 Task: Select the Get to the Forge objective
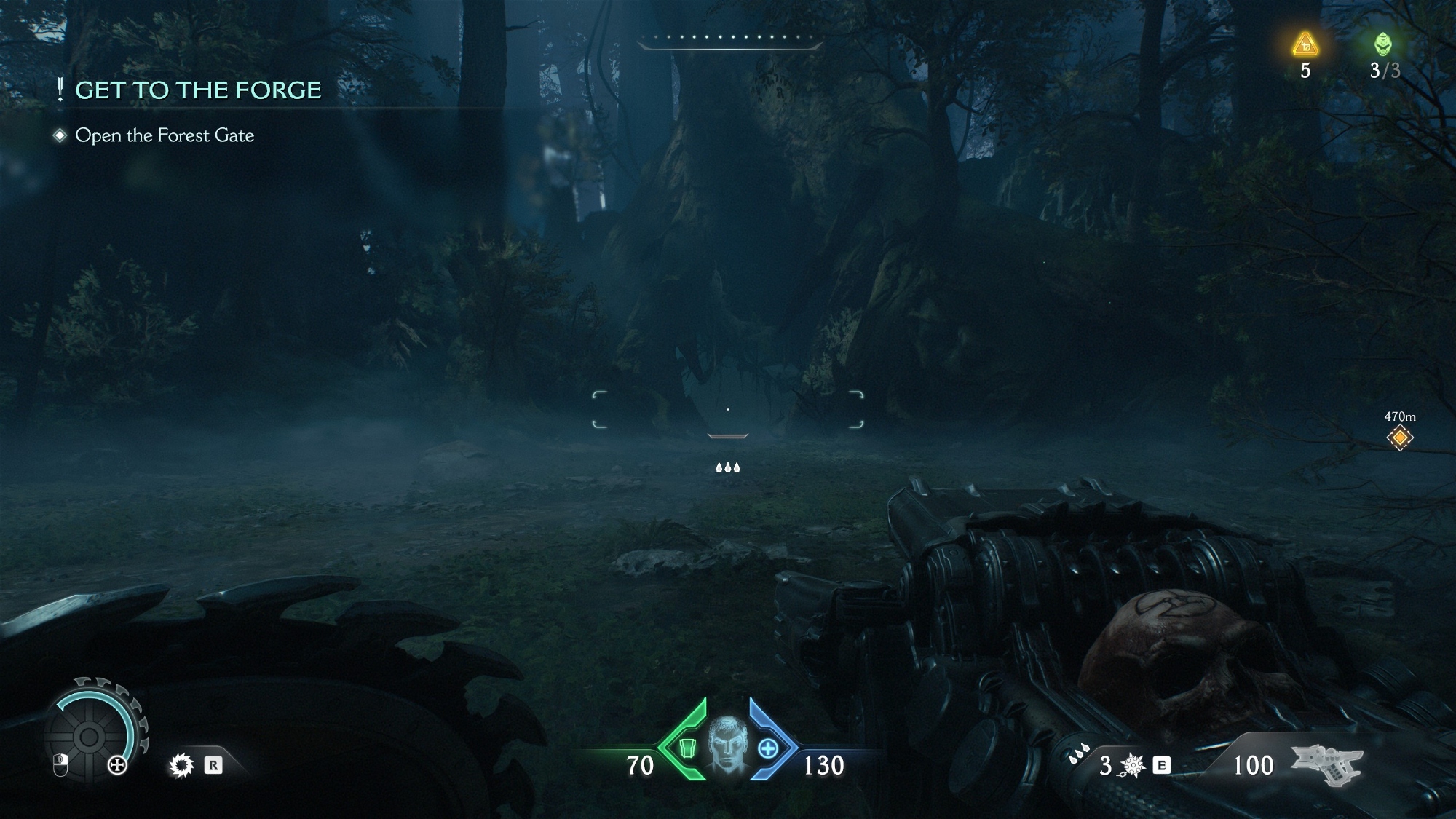coord(198,90)
